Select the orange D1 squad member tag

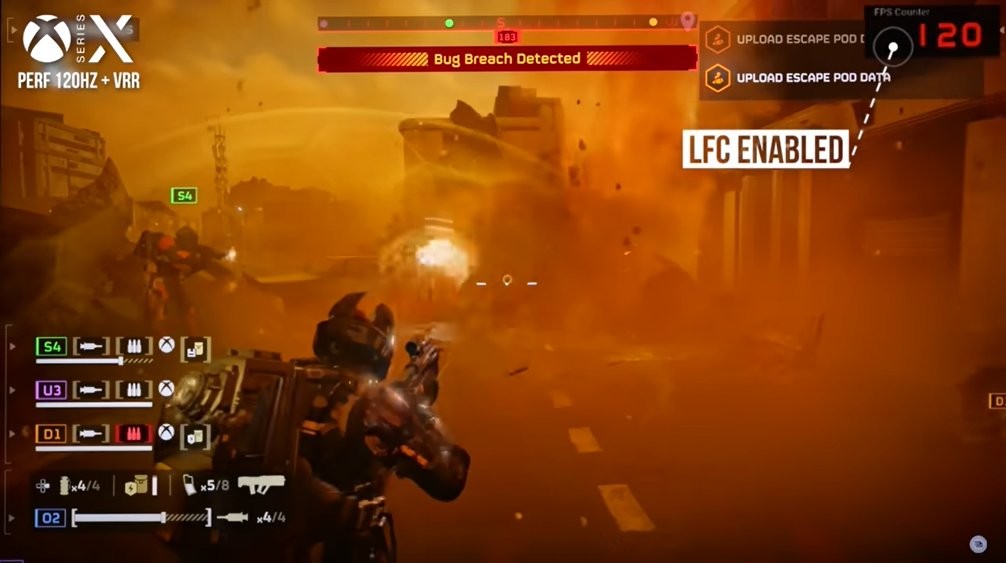coord(51,434)
